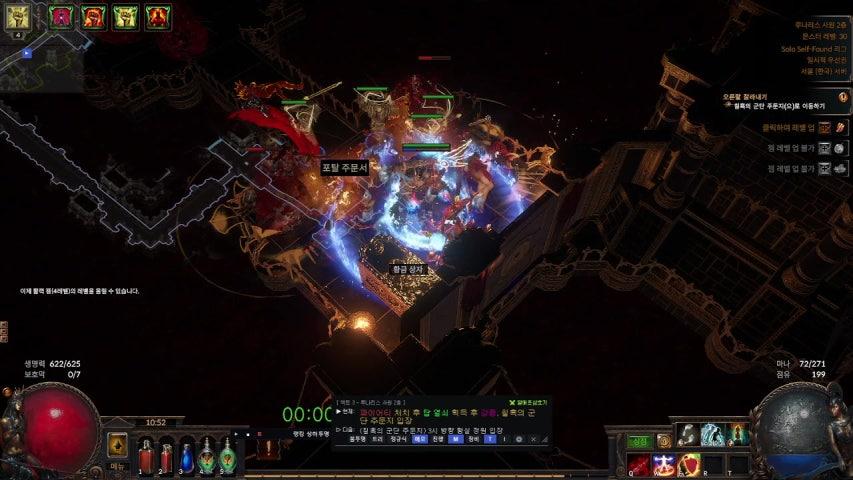
Task: Switch to the 메모 tab in the overlay
Action: (420, 438)
